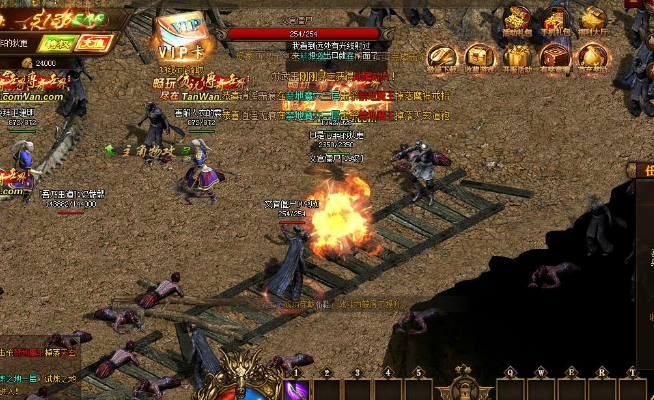Open the 开服活动 server launch events
654x400 pixels.
517,57
